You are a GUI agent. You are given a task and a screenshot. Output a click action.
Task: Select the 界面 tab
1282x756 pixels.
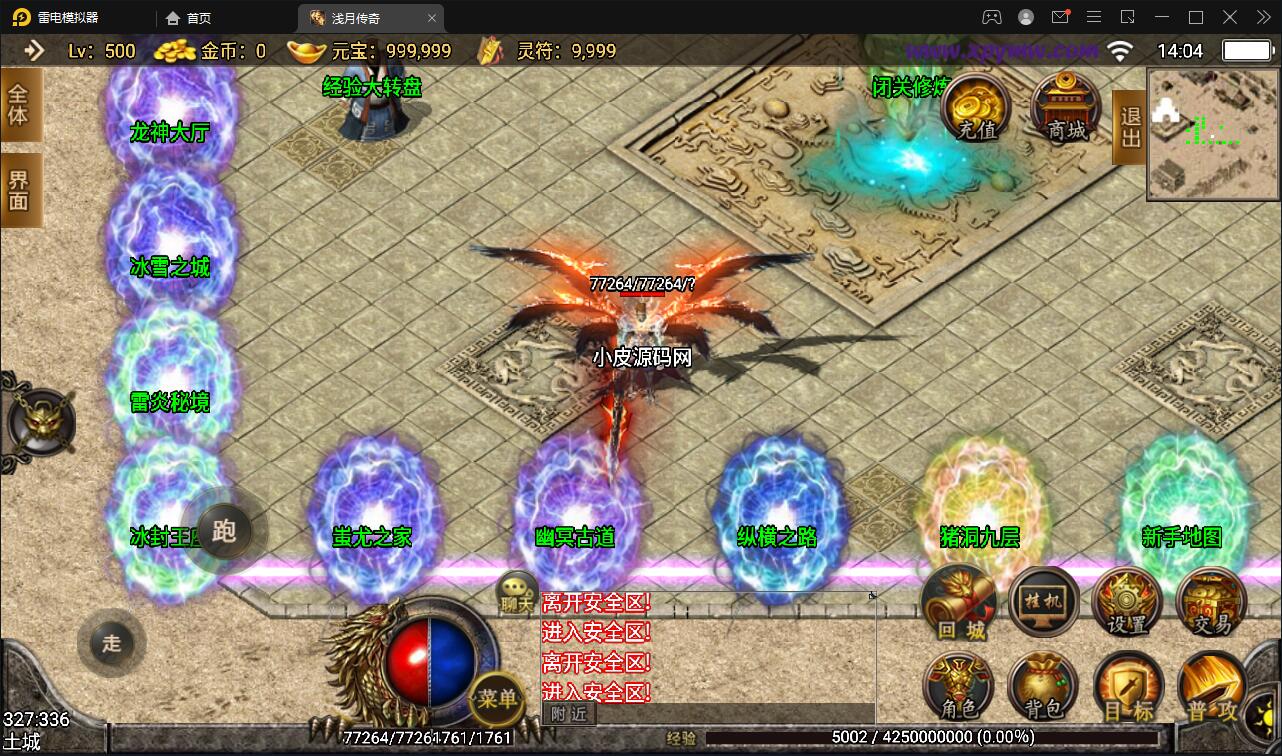click(x=20, y=190)
